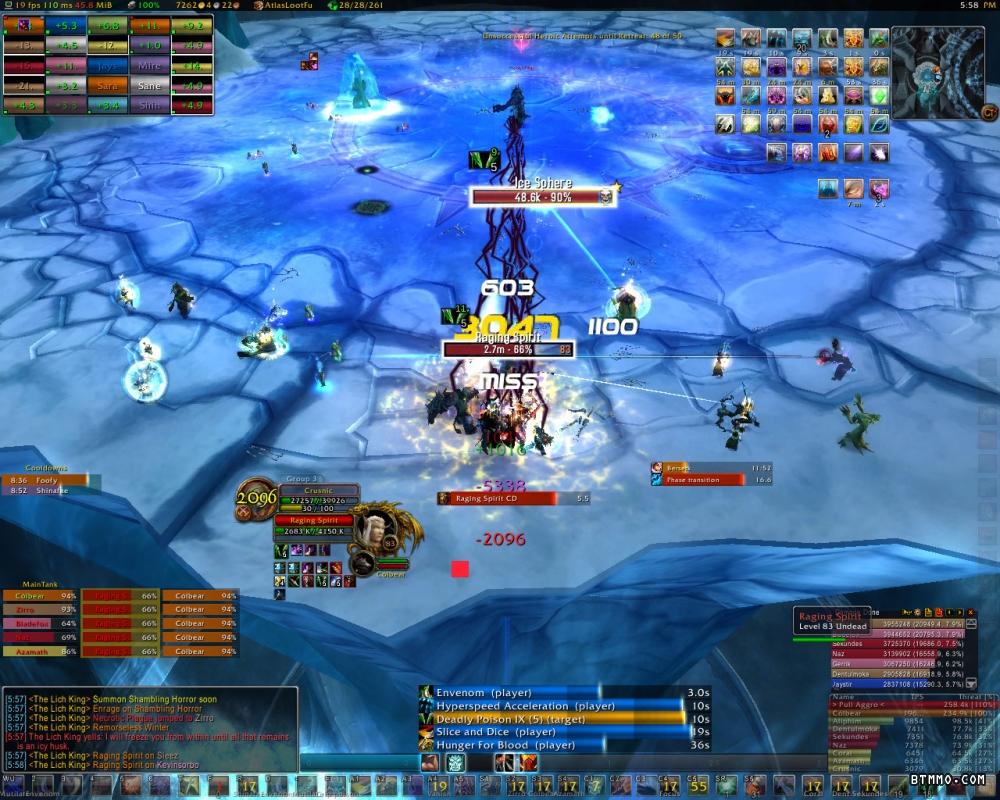Click the Phase transition boss timer
This screenshot has height=800, width=1000.
point(706,480)
